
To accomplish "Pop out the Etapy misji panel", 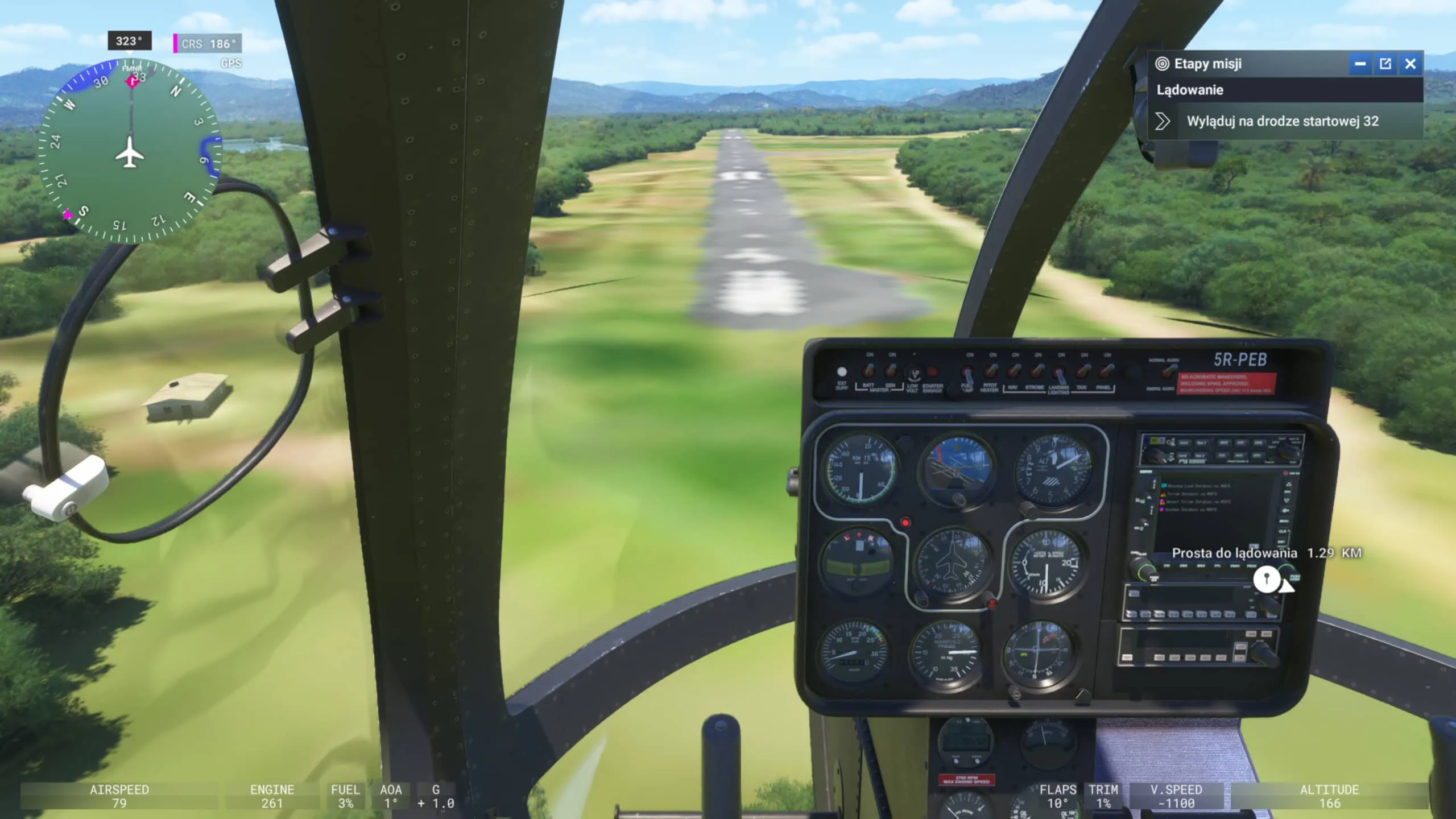I will click(1385, 64).
